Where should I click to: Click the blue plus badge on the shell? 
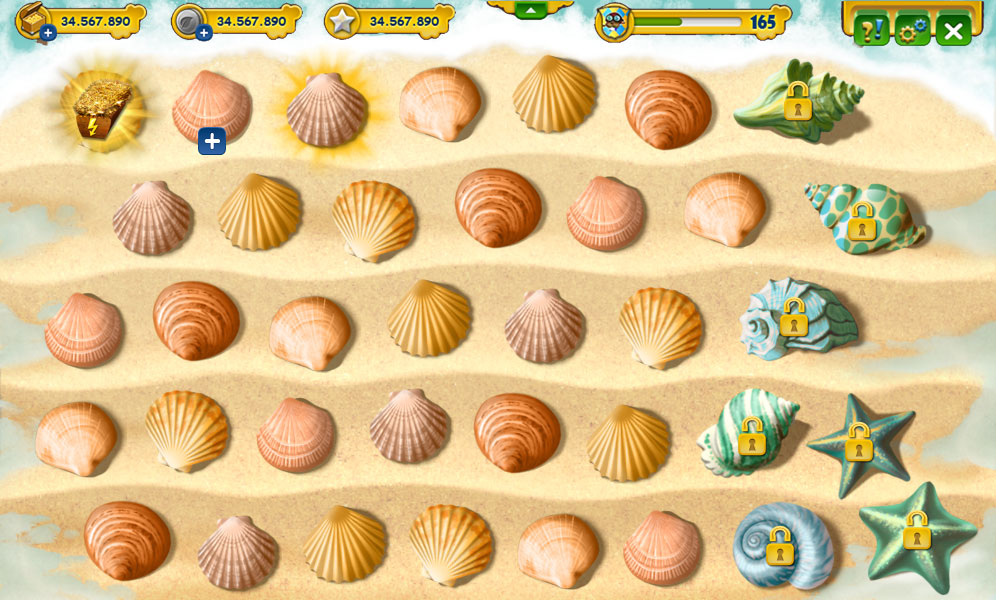211,141
